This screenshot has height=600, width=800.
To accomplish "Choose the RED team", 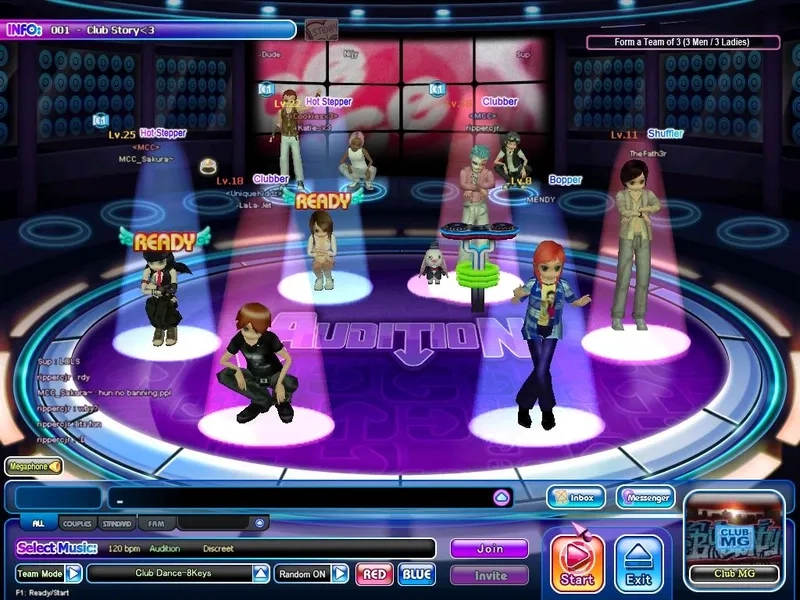I will (x=375, y=574).
